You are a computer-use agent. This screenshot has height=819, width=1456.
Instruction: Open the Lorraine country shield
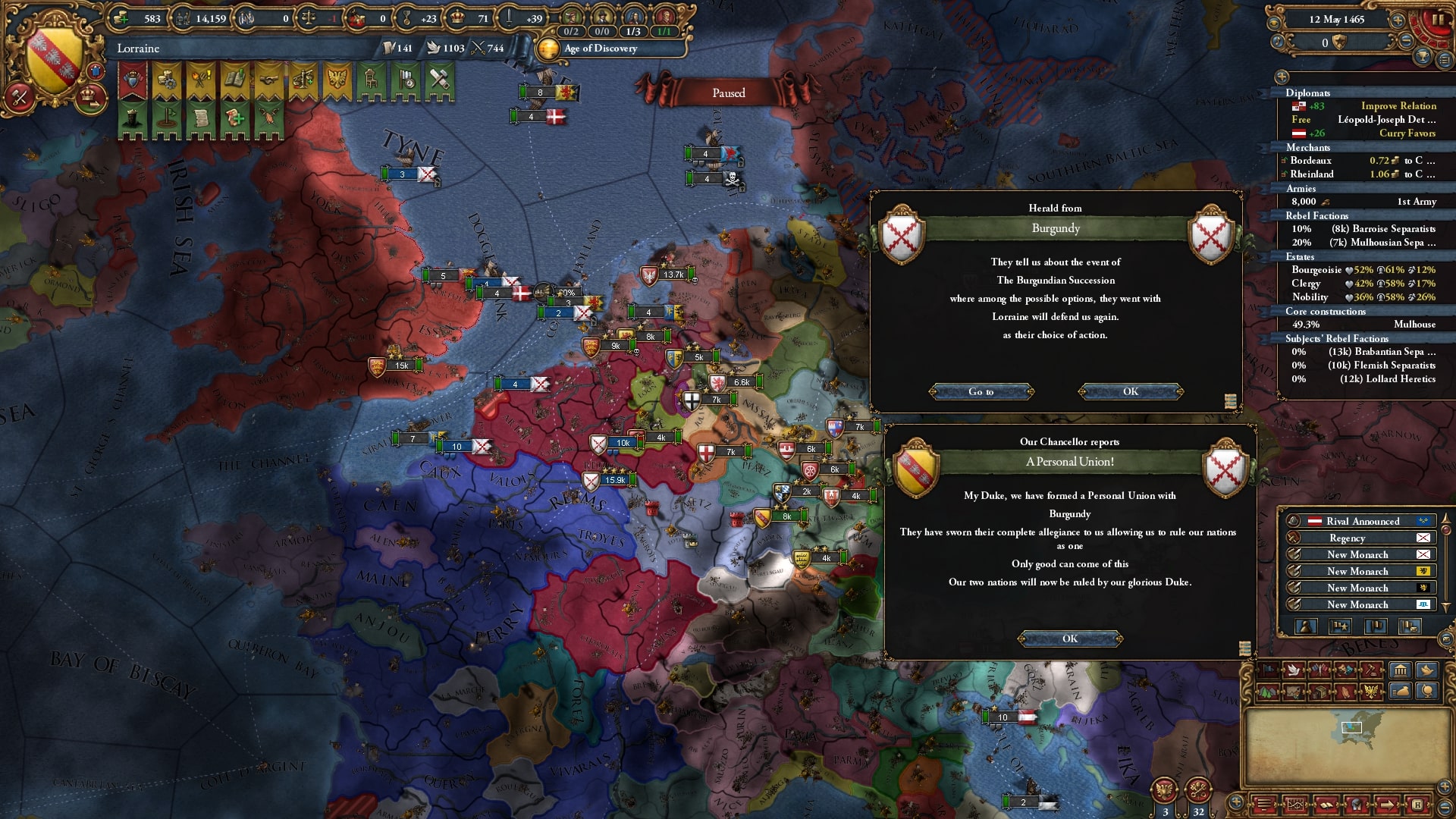(x=53, y=61)
